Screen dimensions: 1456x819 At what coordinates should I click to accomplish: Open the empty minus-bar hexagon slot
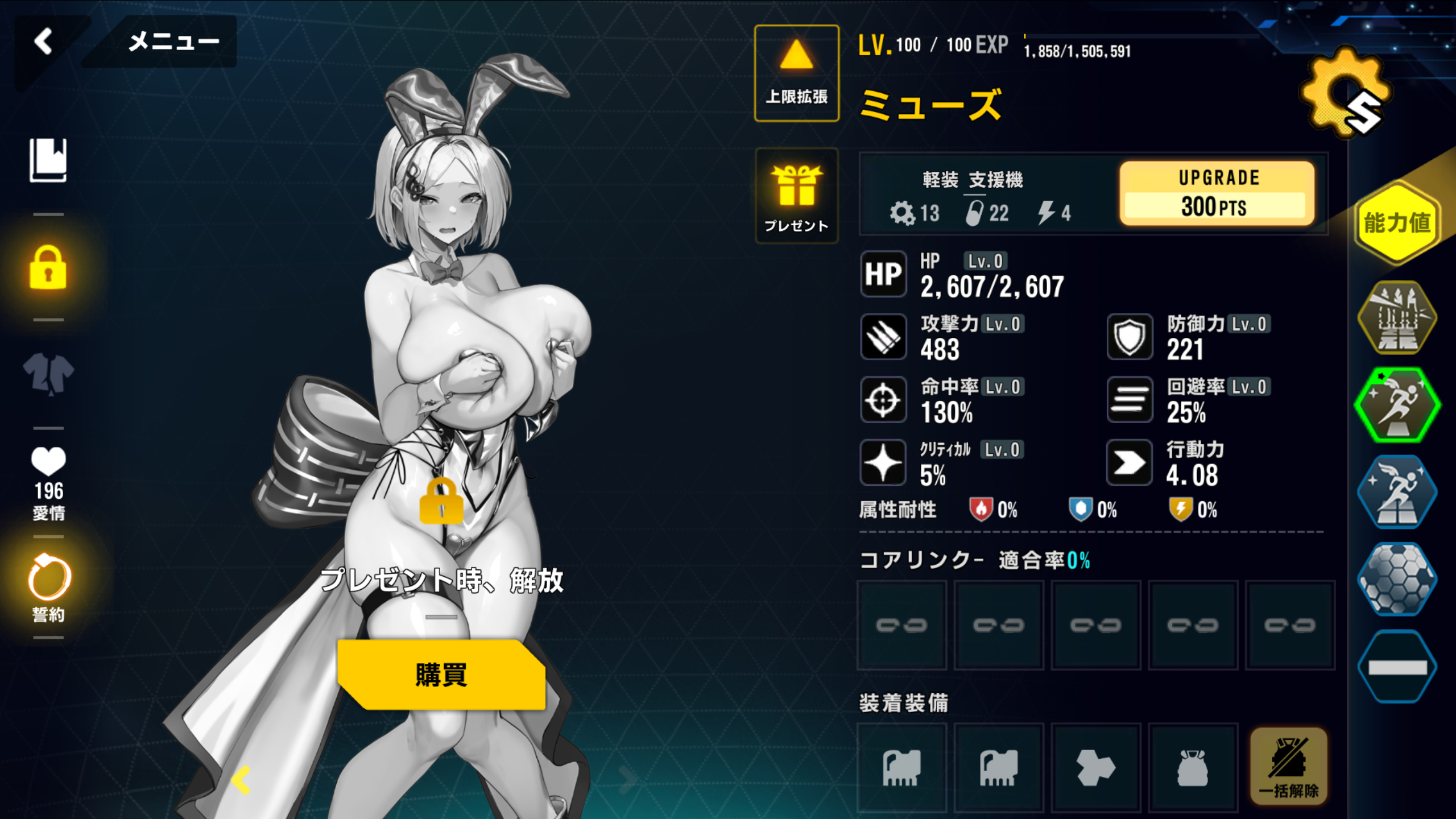1397,667
